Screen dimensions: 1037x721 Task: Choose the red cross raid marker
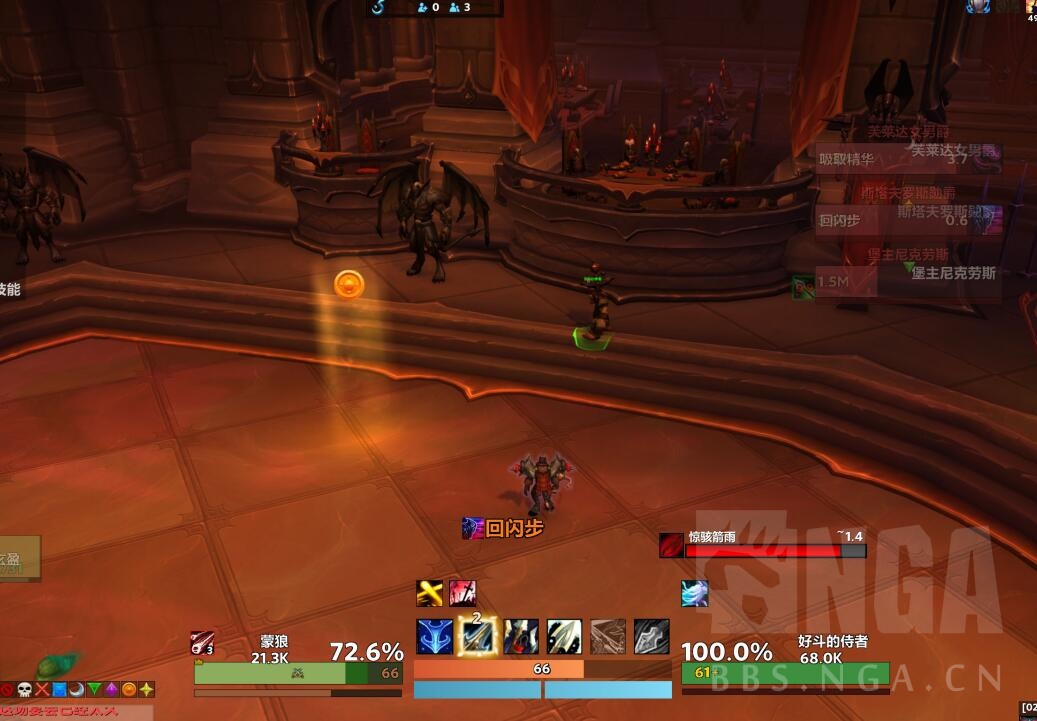pyautogui.click(x=42, y=690)
